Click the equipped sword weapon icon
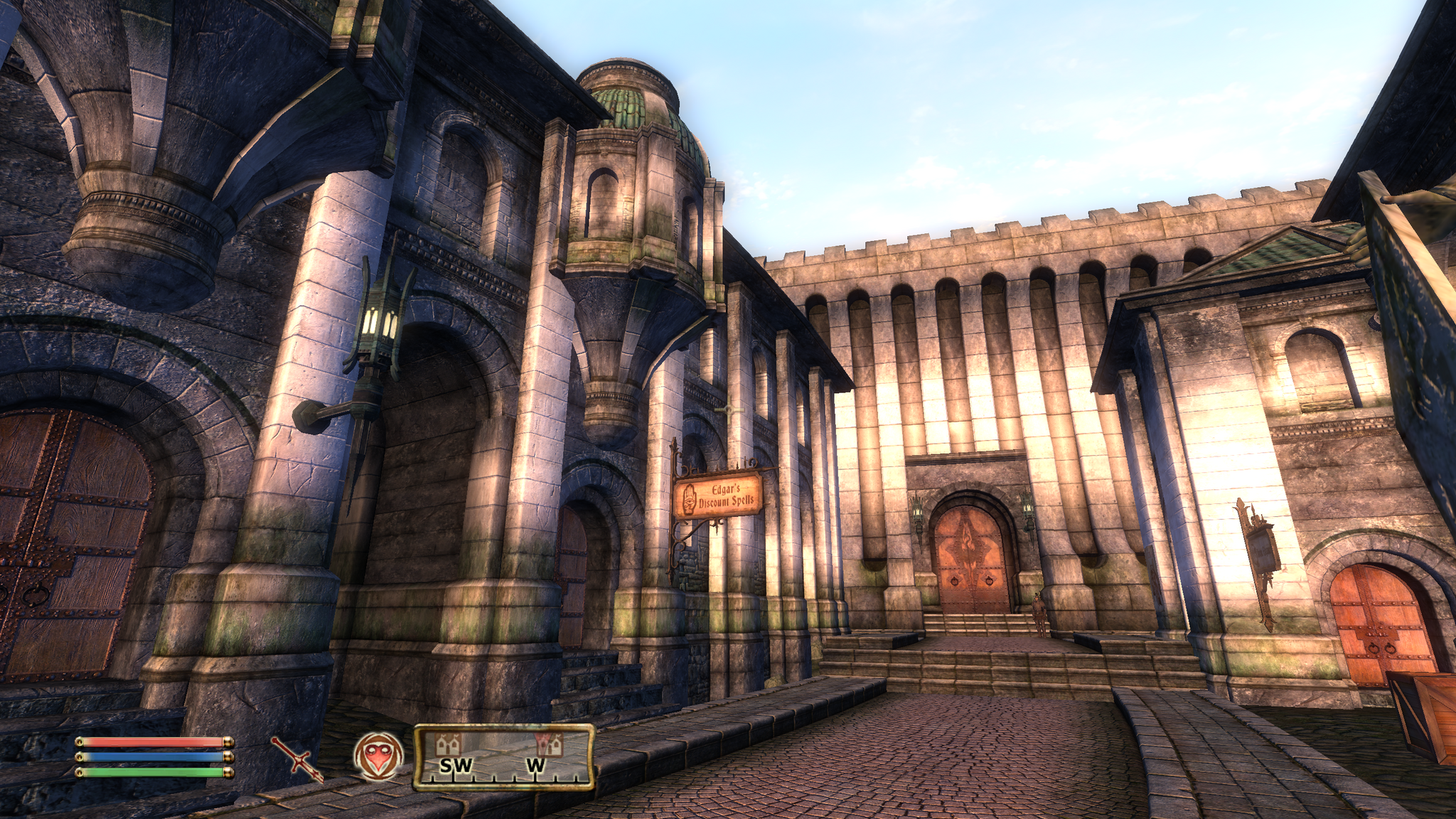Viewport: 1456px width, 819px height. [x=297, y=759]
